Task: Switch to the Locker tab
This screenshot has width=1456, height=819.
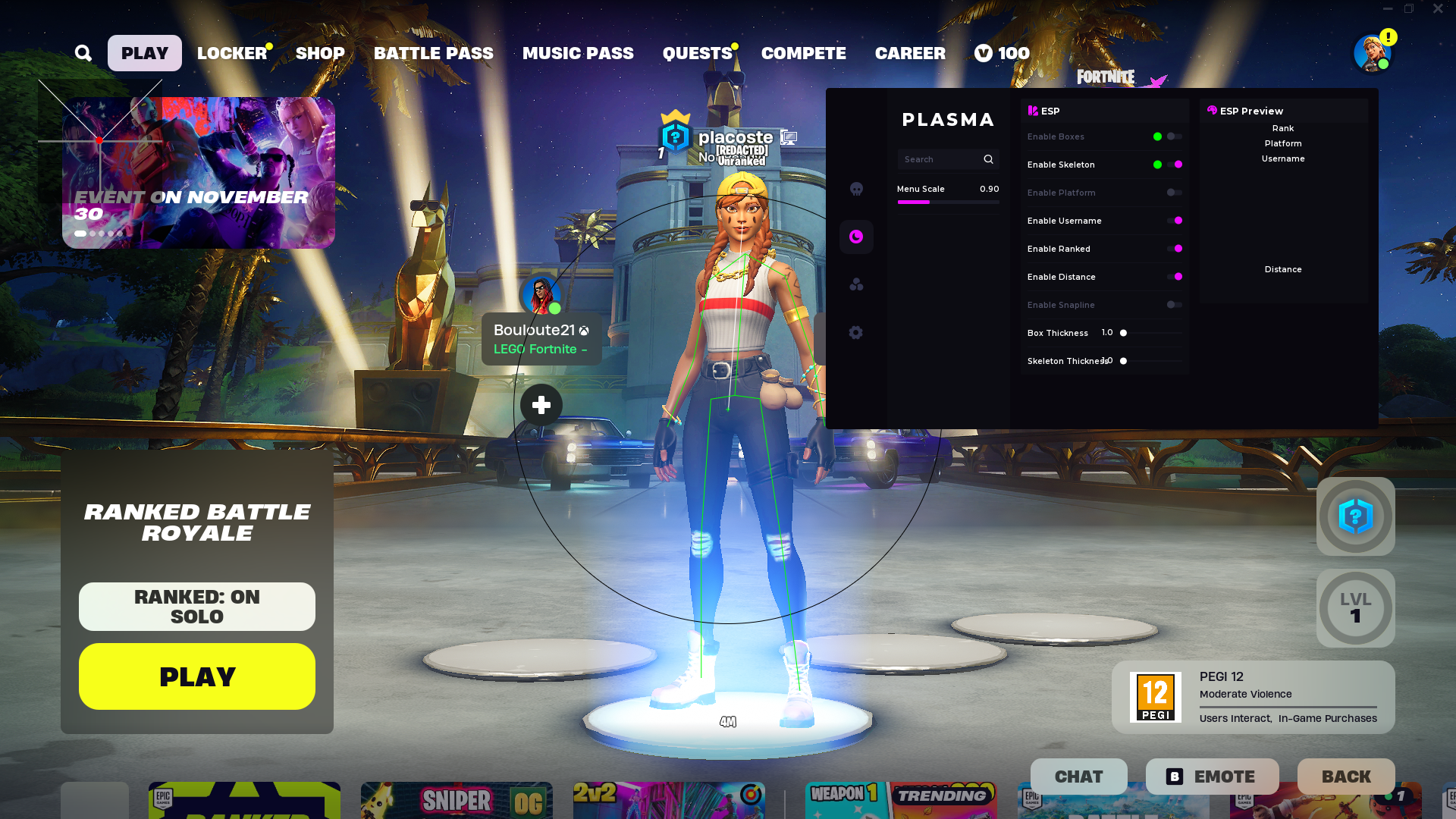Action: coord(232,53)
